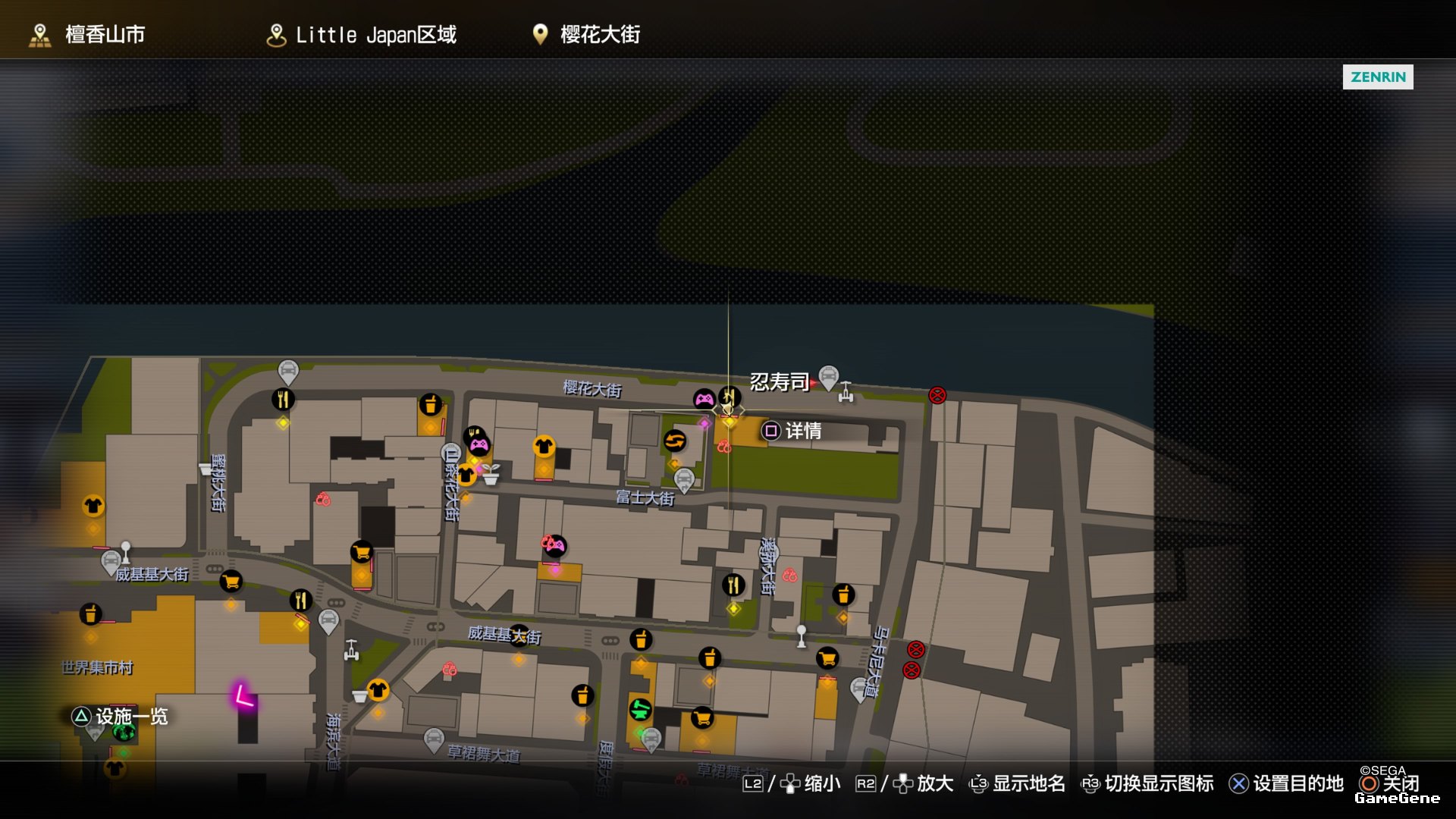1456x819 pixels.
Task: Click the pink gamepad icon beside 忍寿司
Action: click(x=704, y=399)
